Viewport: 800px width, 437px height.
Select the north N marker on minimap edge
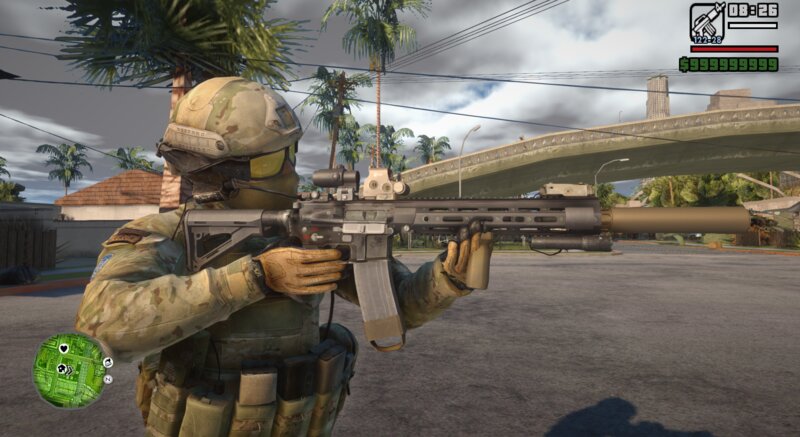click(107, 380)
